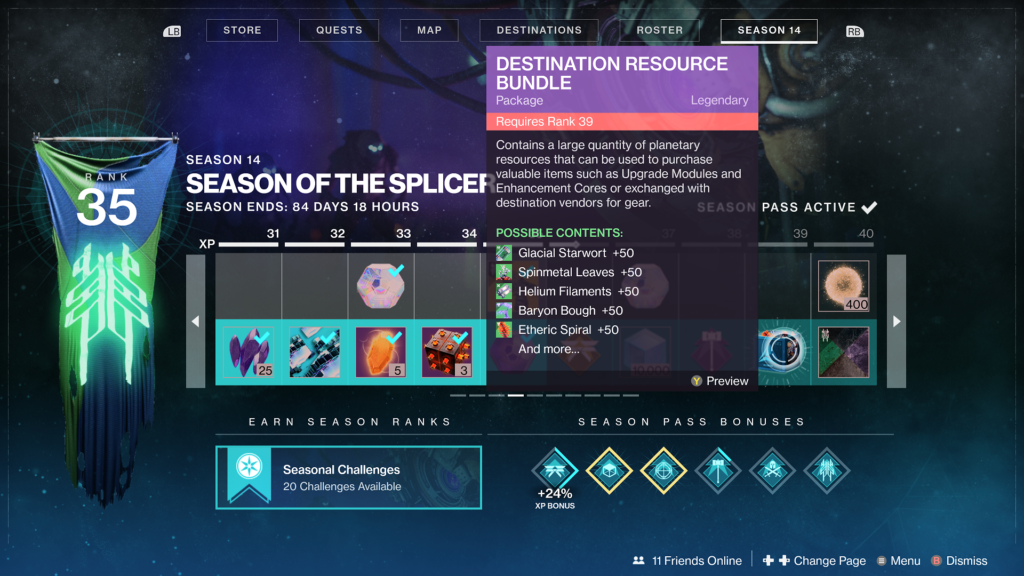Image resolution: width=1024 pixels, height=576 pixels.
Task: Open the Destinations tab
Action: pyautogui.click(x=539, y=30)
